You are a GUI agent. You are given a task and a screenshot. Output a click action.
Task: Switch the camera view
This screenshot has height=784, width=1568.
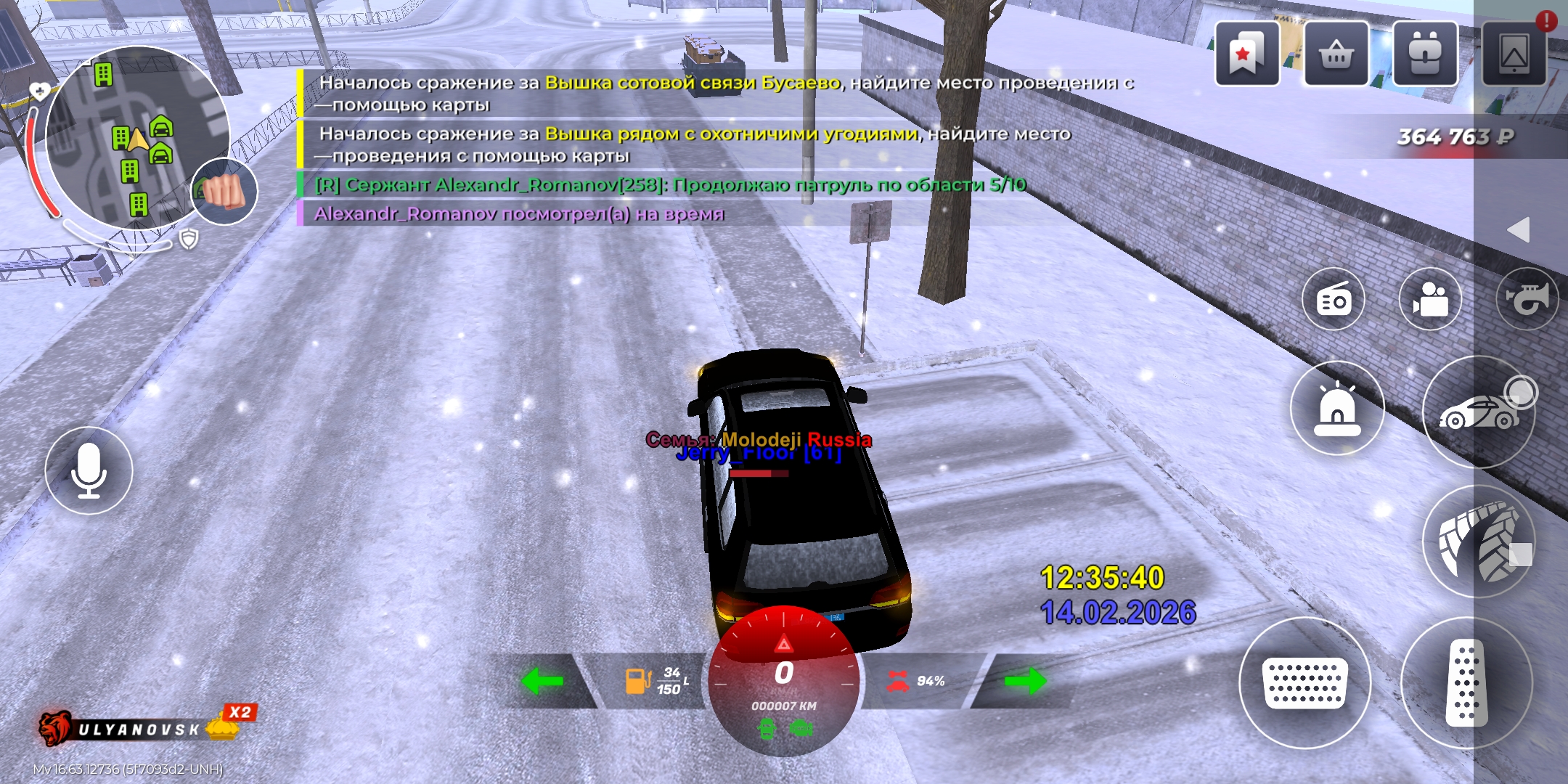pos(1430,299)
